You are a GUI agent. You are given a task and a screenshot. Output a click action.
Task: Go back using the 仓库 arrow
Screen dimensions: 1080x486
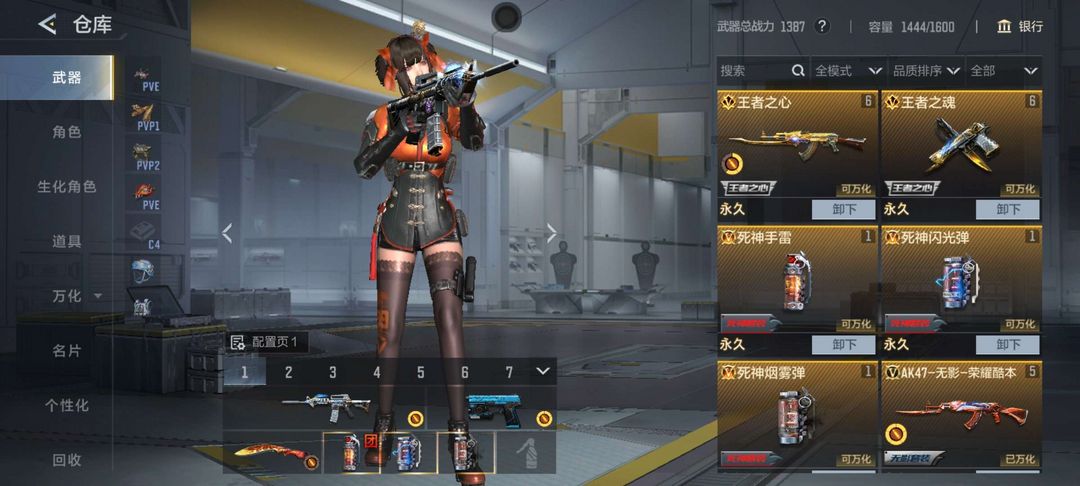click(x=47, y=25)
